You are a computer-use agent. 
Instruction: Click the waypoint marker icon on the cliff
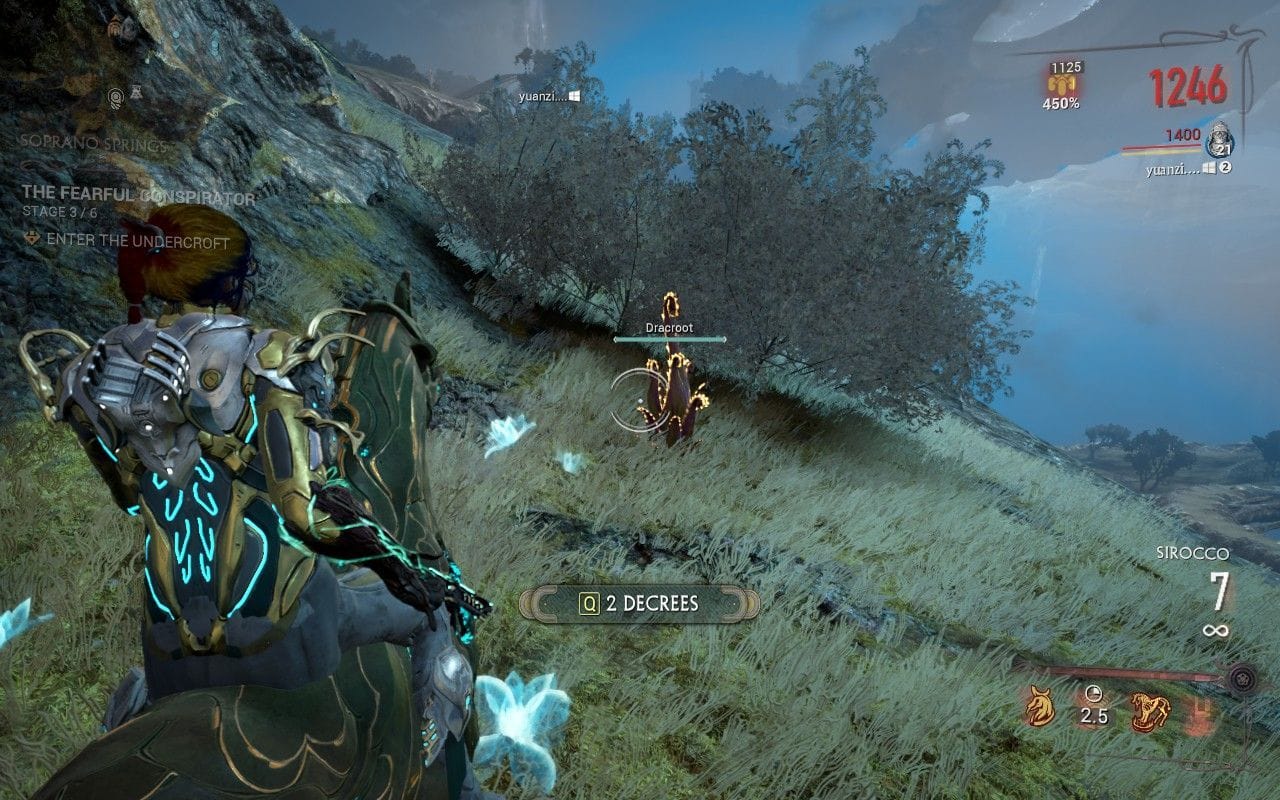(116, 98)
